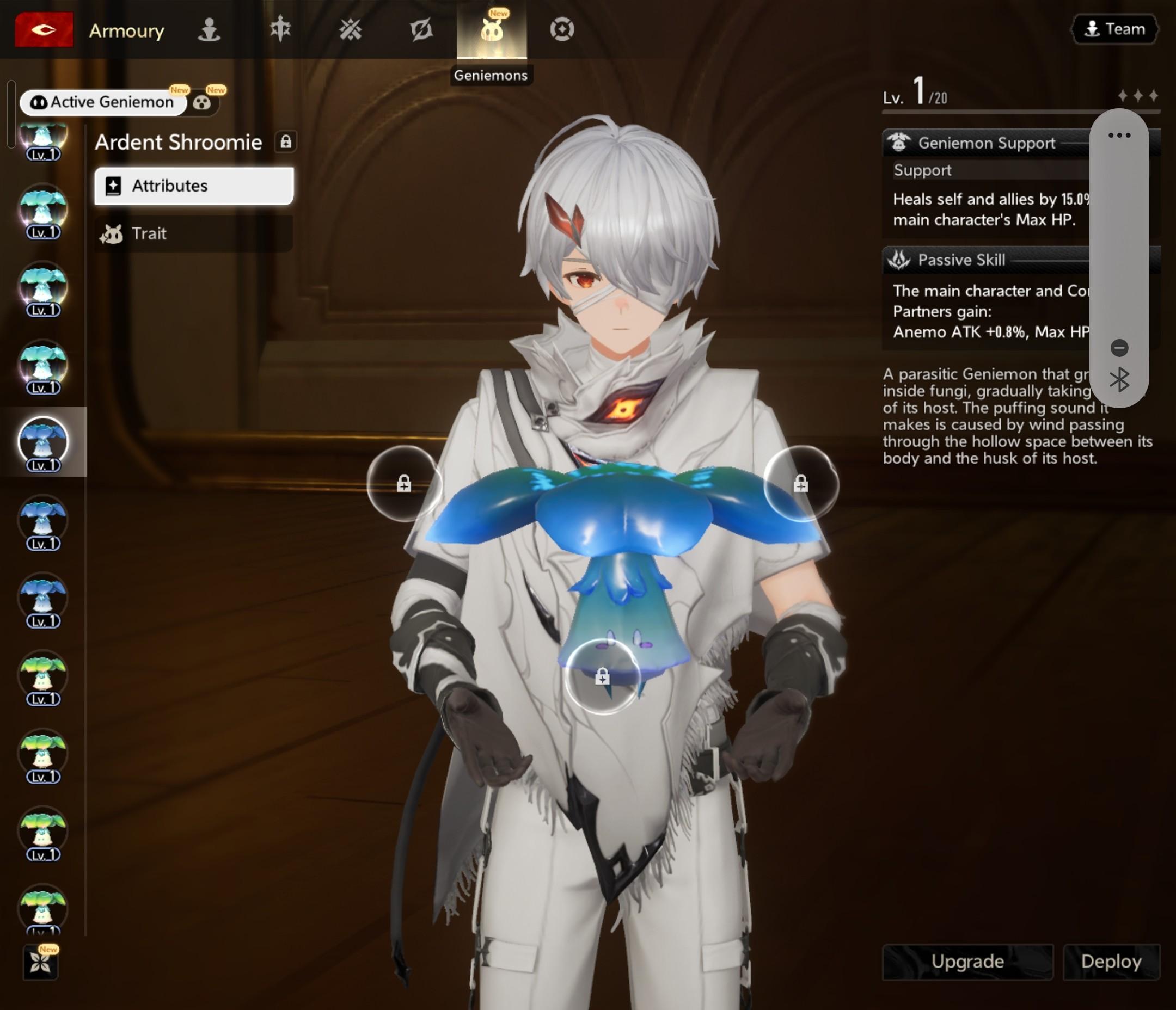This screenshot has width=1176, height=1010.
Task: Select the Active Geniemon filter
Action: coord(103,102)
